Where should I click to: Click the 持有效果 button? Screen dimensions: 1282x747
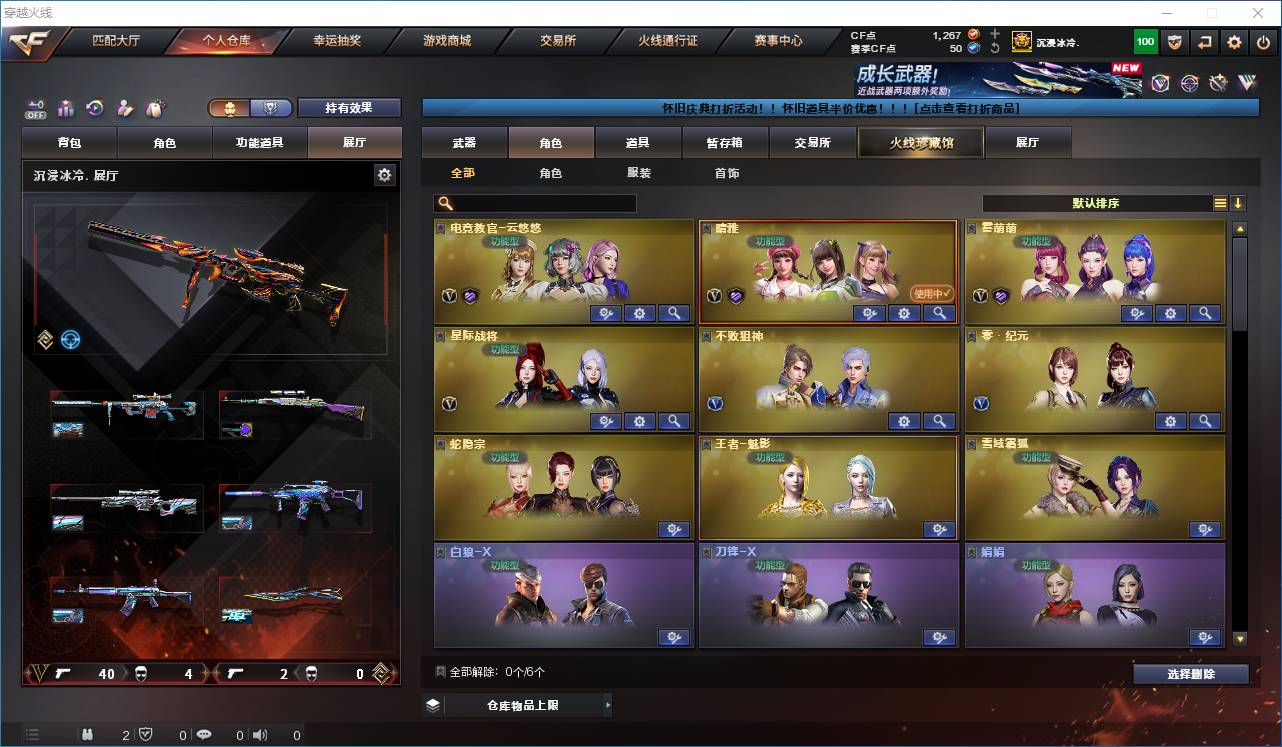tap(348, 107)
